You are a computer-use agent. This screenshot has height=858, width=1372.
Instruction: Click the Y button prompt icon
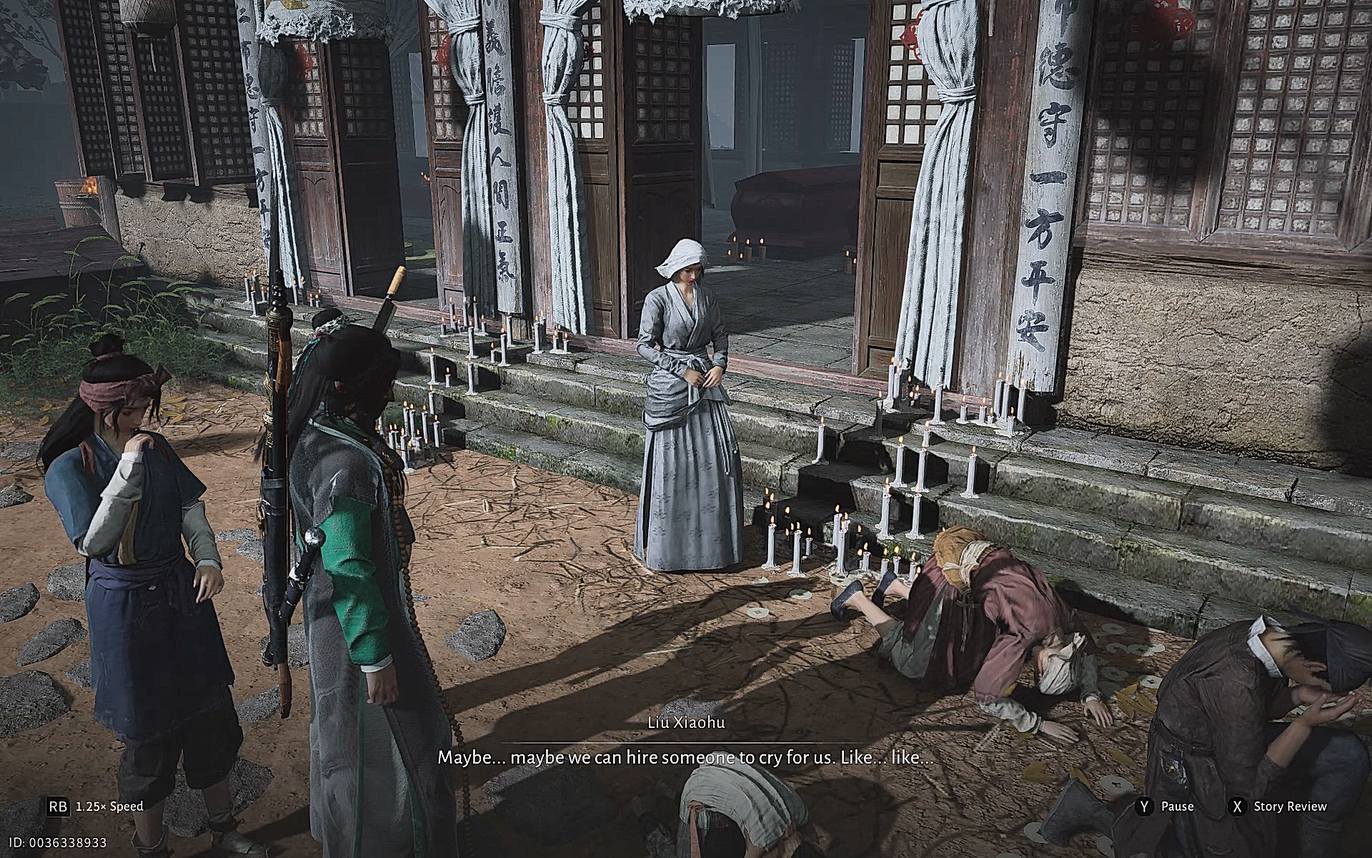click(x=1143, y=807)
